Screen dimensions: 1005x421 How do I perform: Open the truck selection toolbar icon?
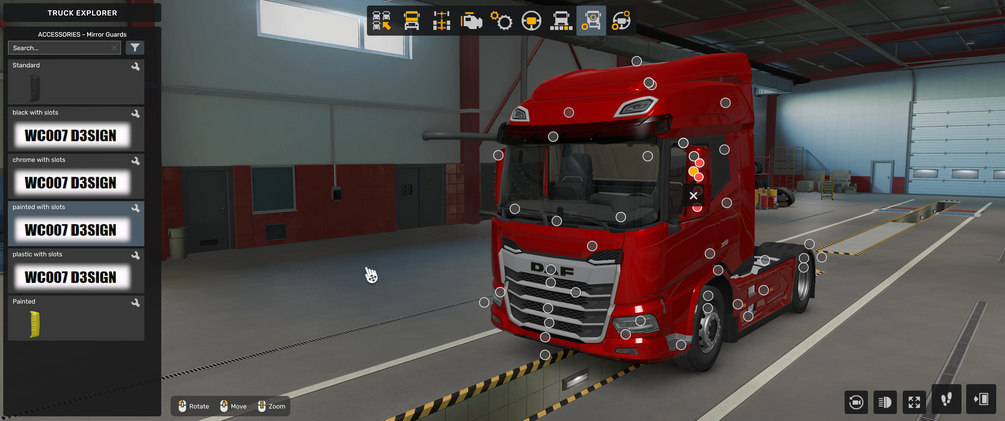pos(381,21)
